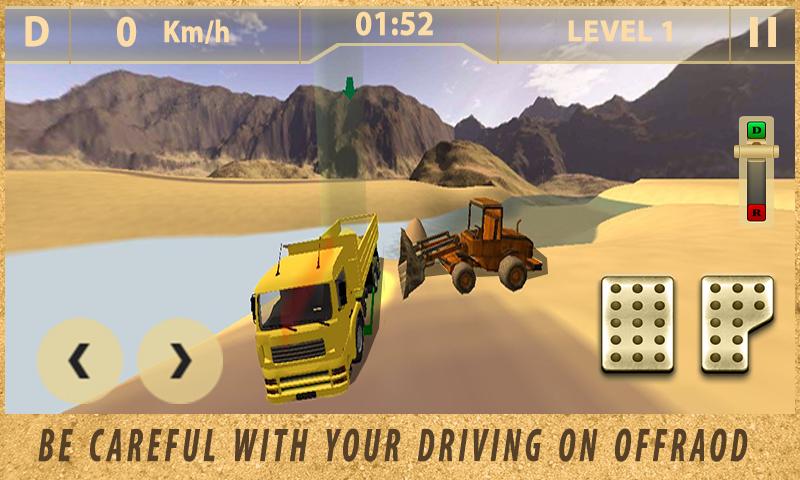The width and height of the screenshot is (800, 480).
Task: Pause the game with the top-right button
Action: point(763,32)
